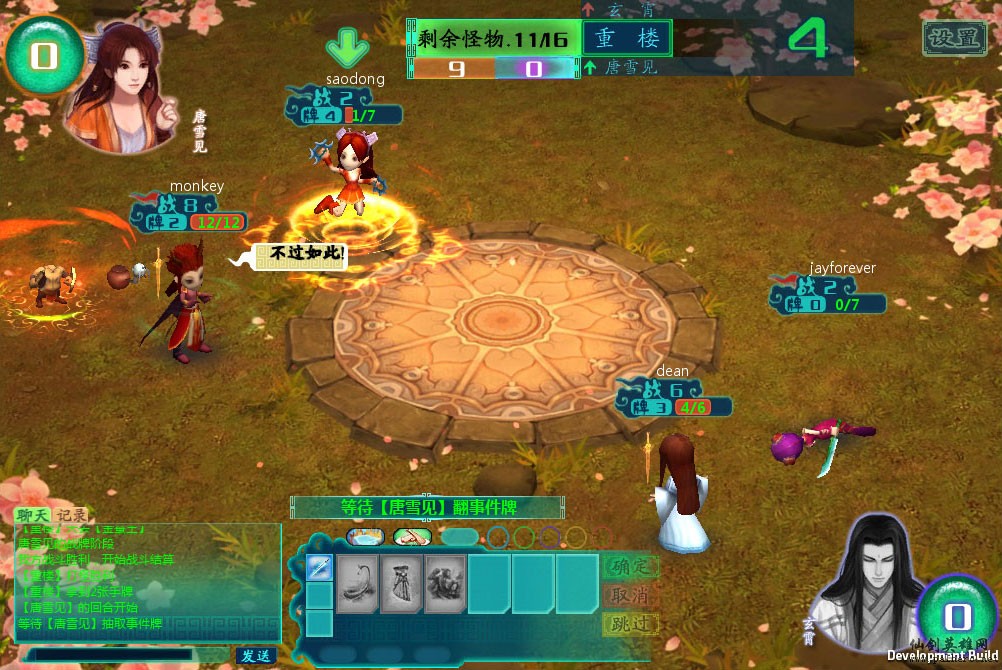Select the curved hook card in hand
The height and width of the screenshot is (670, 1002).
[357, 583]
